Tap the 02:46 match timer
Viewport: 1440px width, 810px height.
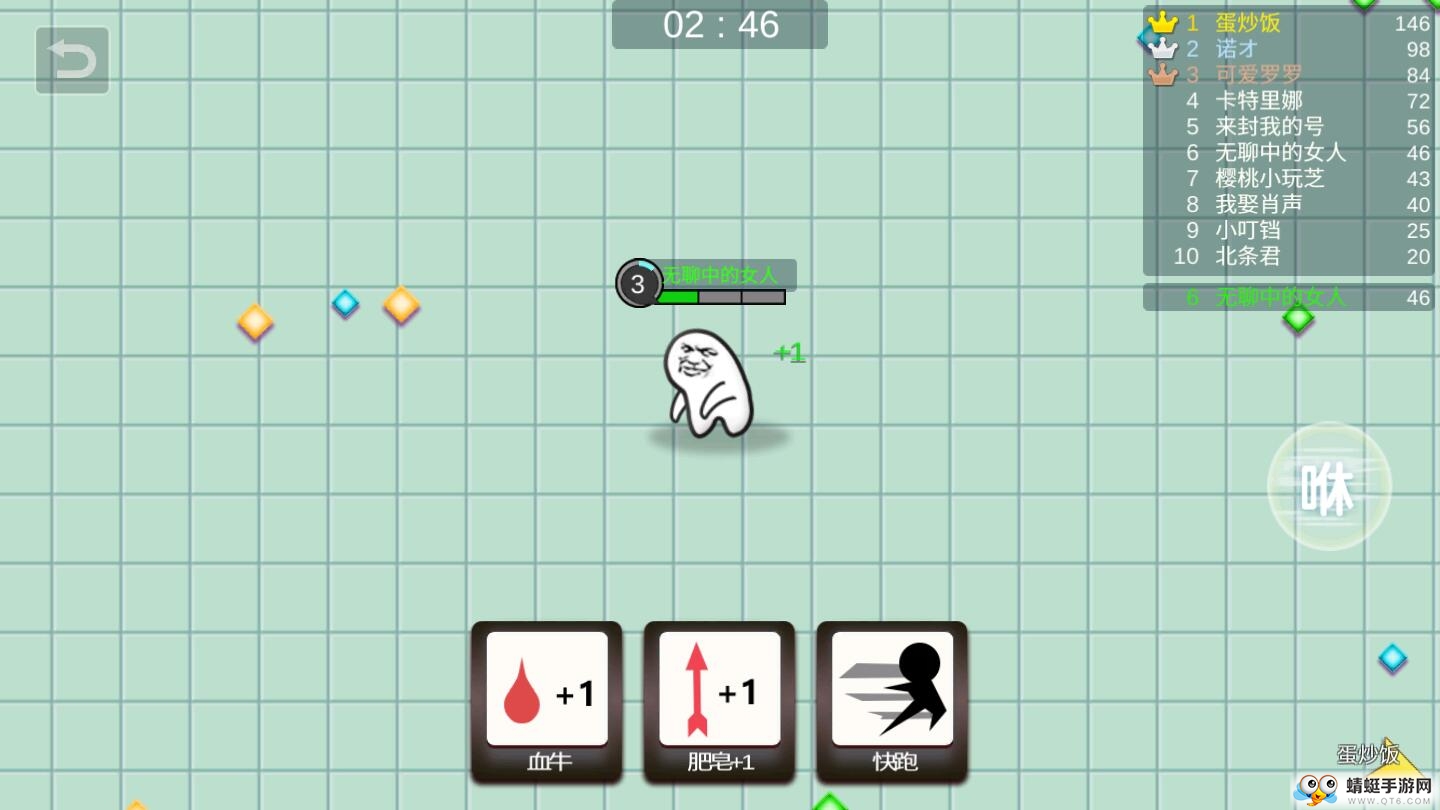(719, 26)
